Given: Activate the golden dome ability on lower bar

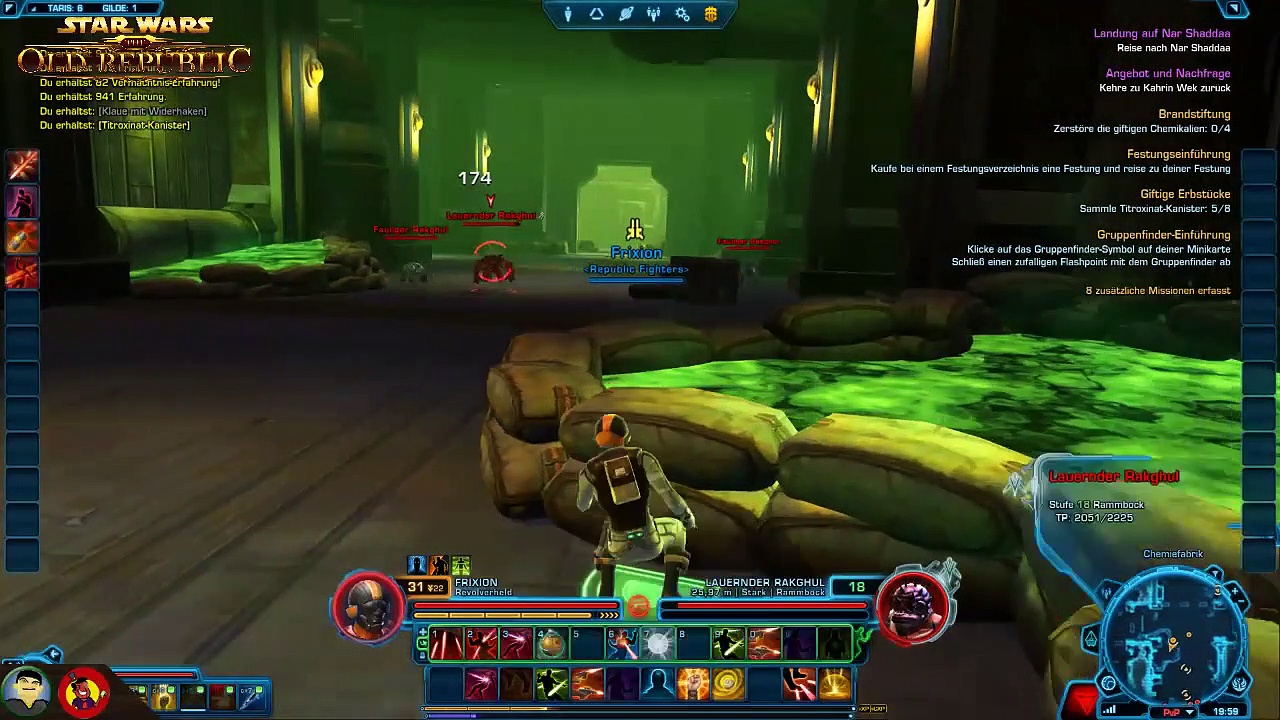Looking at the screenshot, I should point(834,684).
